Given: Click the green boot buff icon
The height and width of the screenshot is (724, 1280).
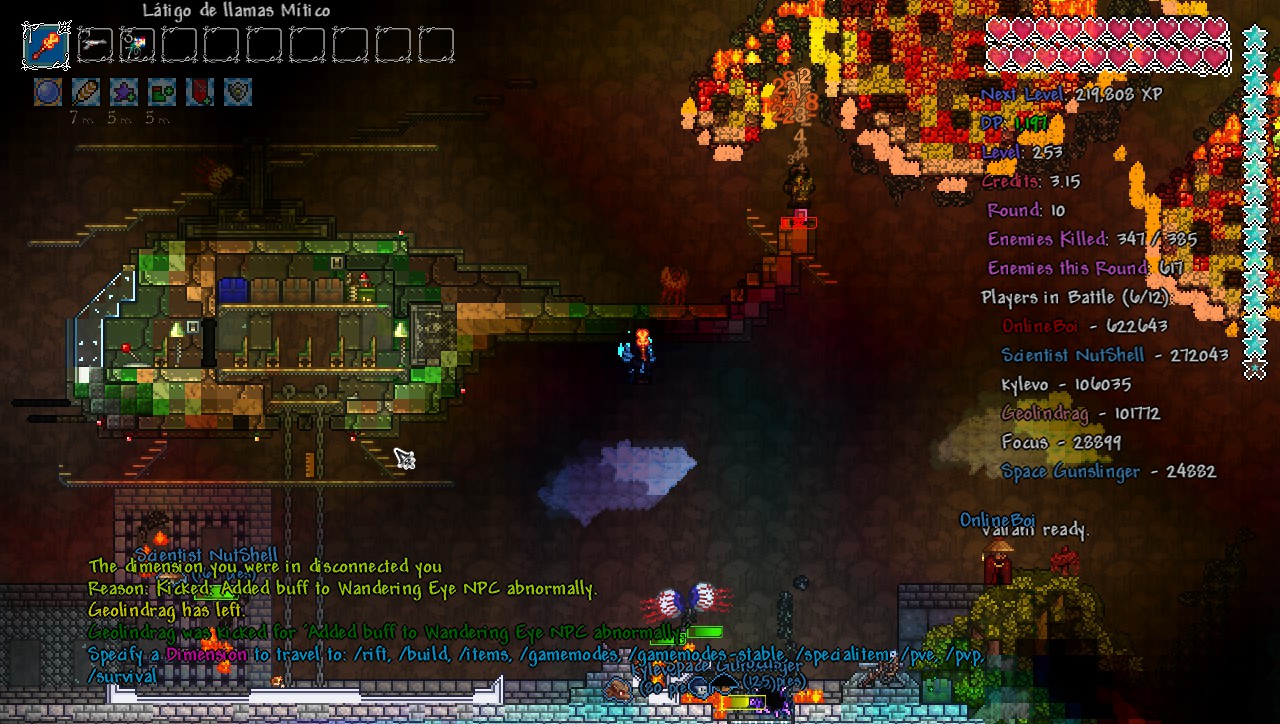Looking at the screenshot, I should (x=162, y=92).
